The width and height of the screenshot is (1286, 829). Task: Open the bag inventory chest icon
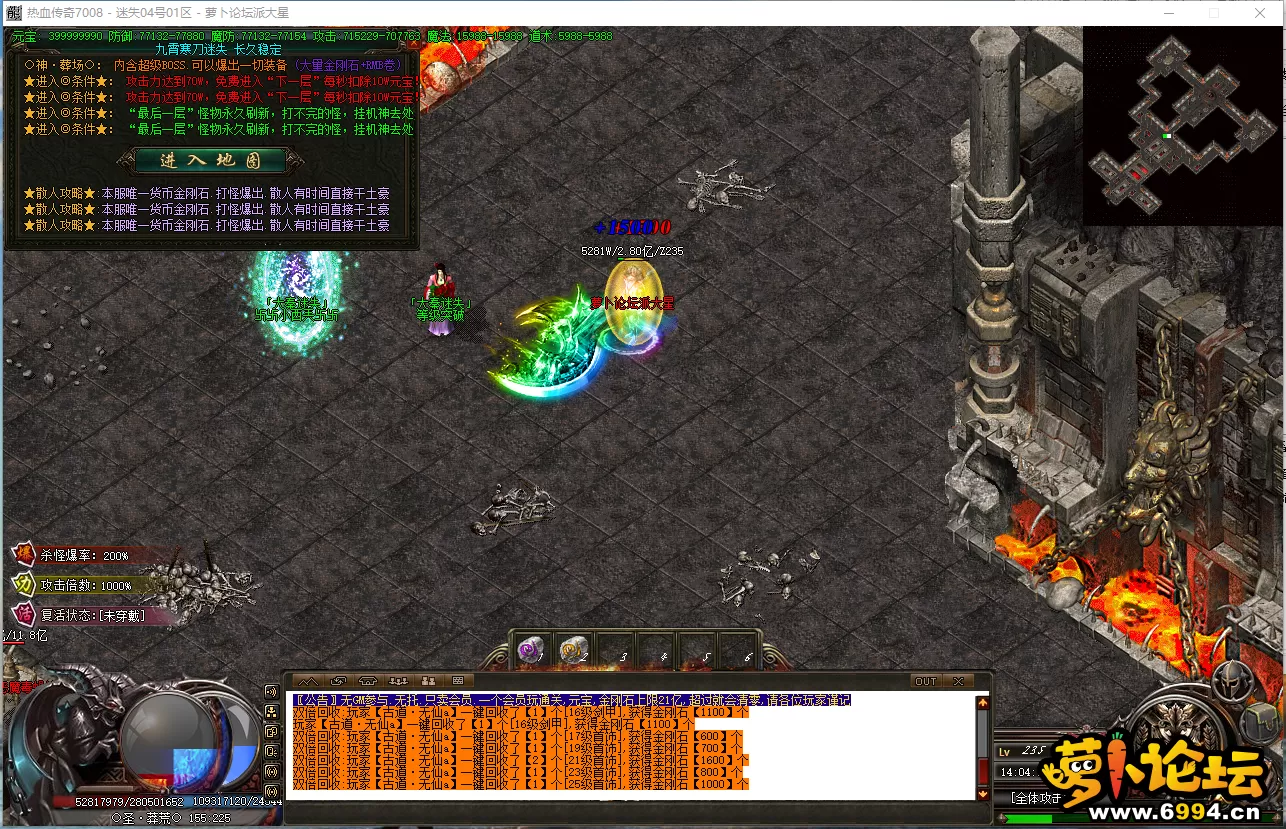(x=1259, y=721)
